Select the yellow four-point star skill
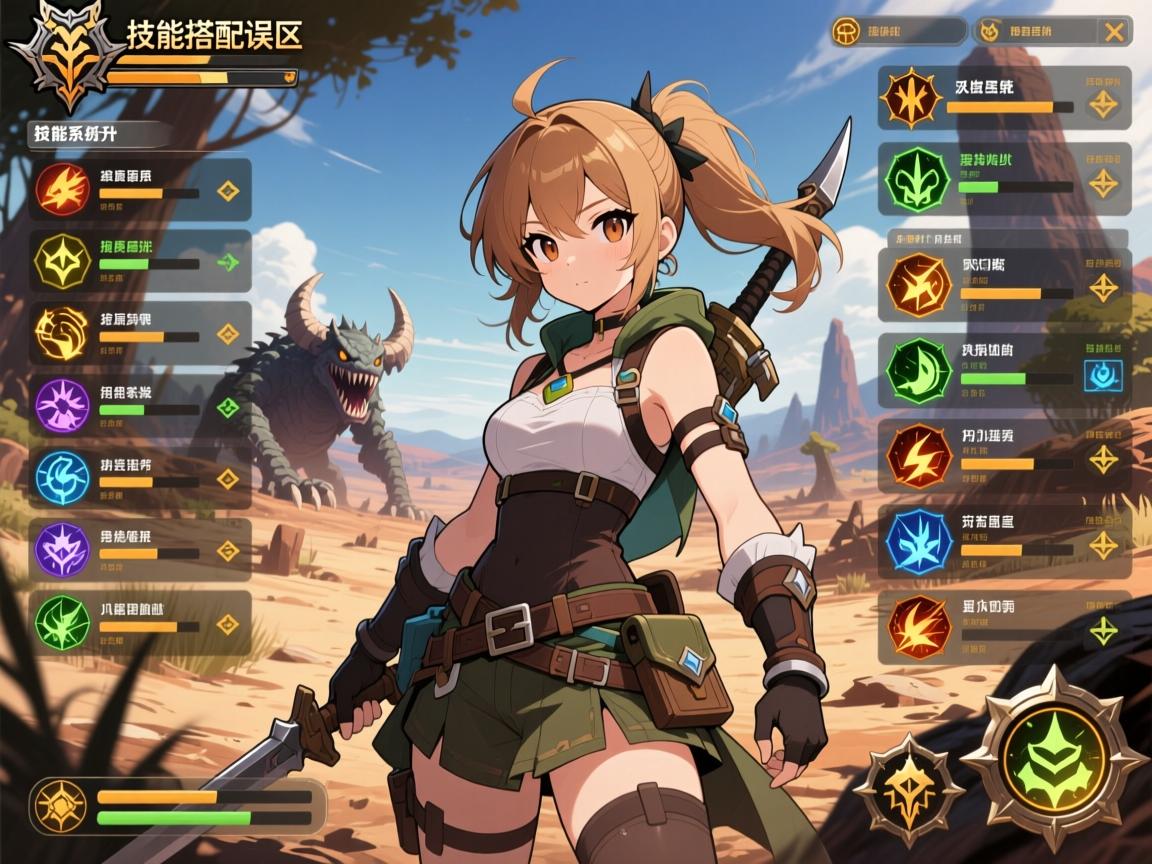This screenshot has height=864, width=1152. tap(62, 260)
